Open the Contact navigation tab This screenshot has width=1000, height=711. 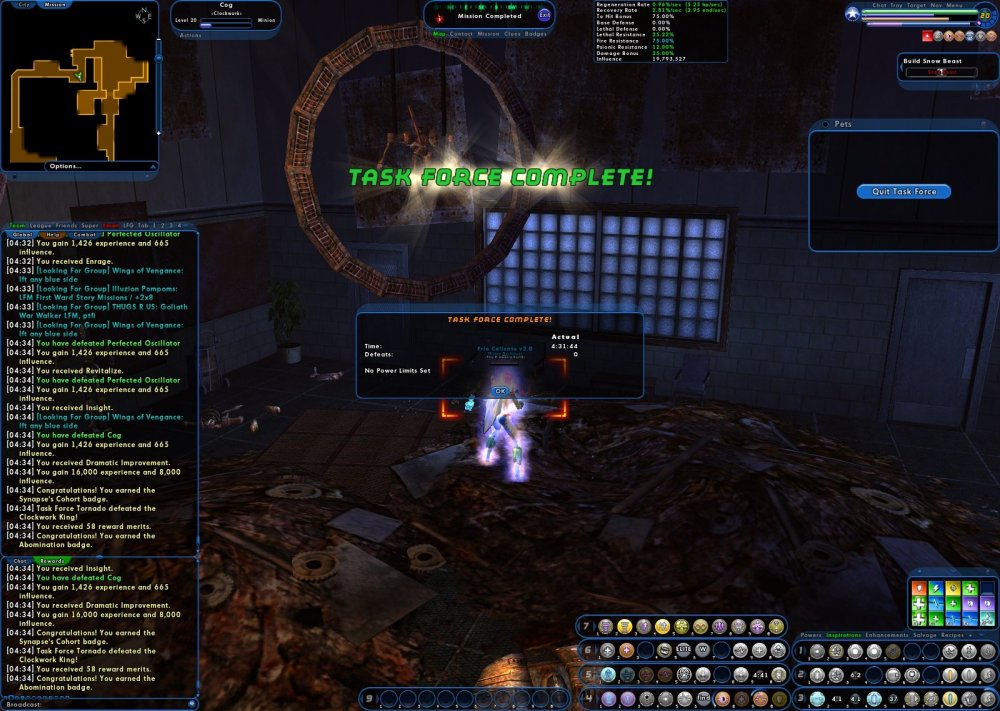click(461, 33)
